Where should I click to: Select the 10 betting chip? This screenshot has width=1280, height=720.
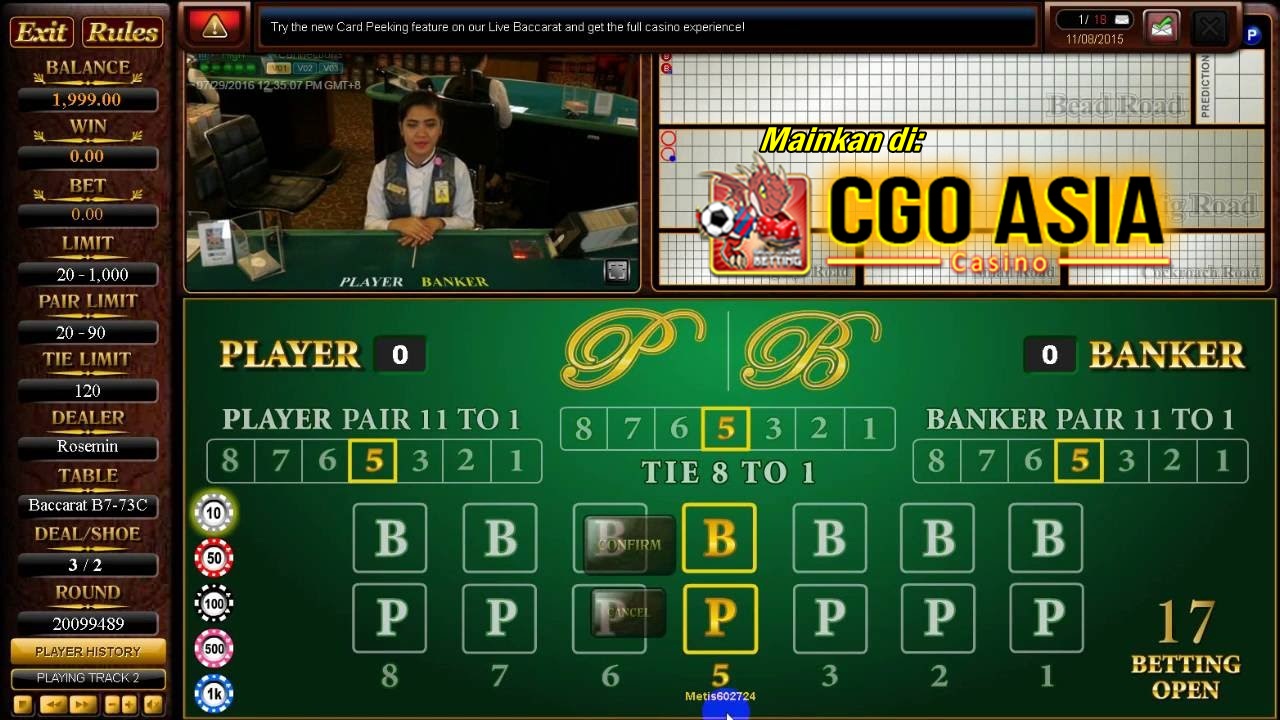(214, 513)
